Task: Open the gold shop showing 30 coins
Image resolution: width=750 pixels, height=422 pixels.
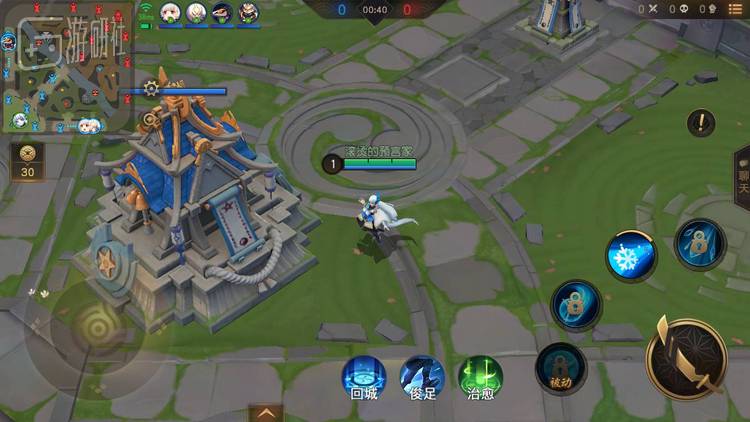Action: coord(27,160)
